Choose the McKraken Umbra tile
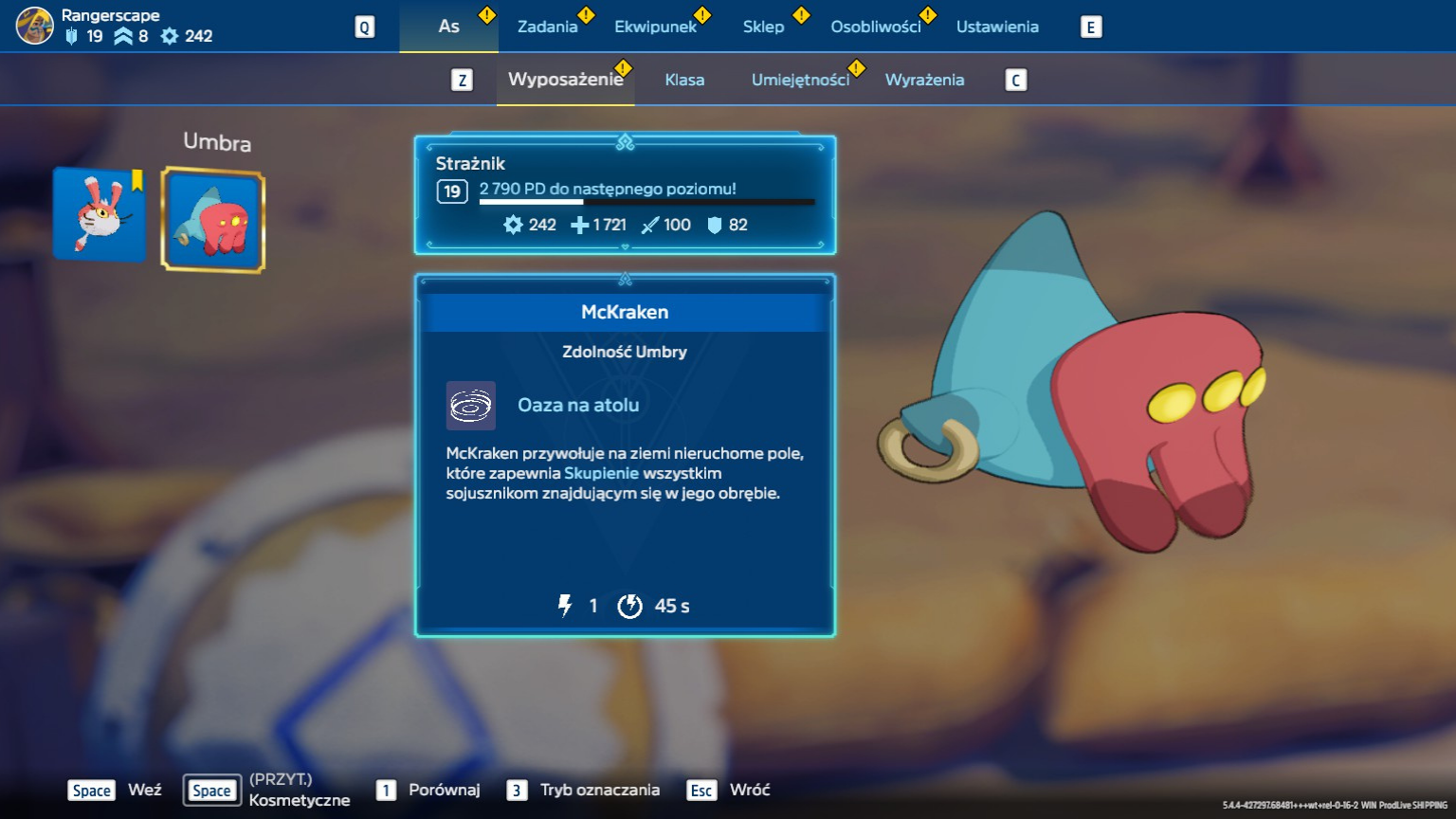Viewport: 1456px width, 819px height. click(213, 220)
